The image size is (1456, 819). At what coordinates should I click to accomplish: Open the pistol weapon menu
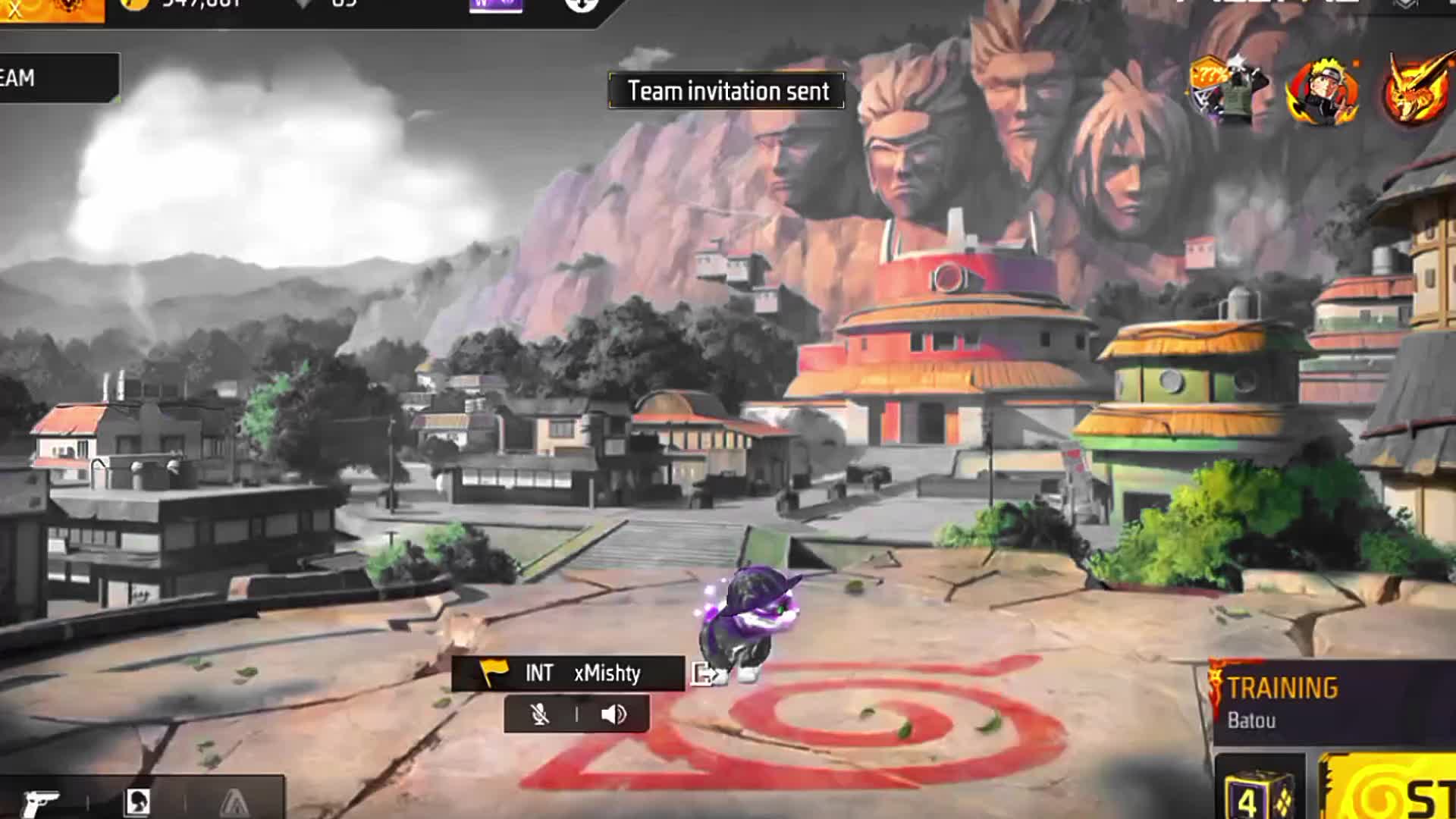[x=42, y=801]
